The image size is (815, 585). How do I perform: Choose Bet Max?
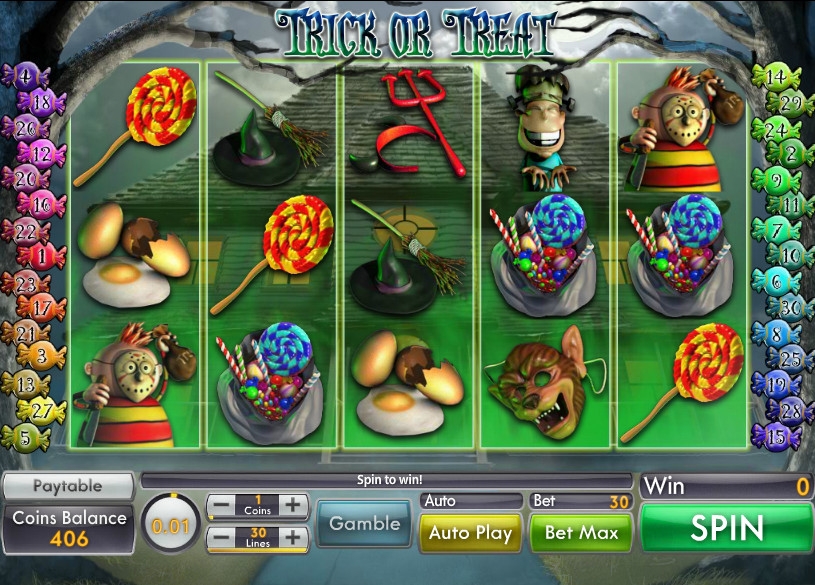pos(581,532)
